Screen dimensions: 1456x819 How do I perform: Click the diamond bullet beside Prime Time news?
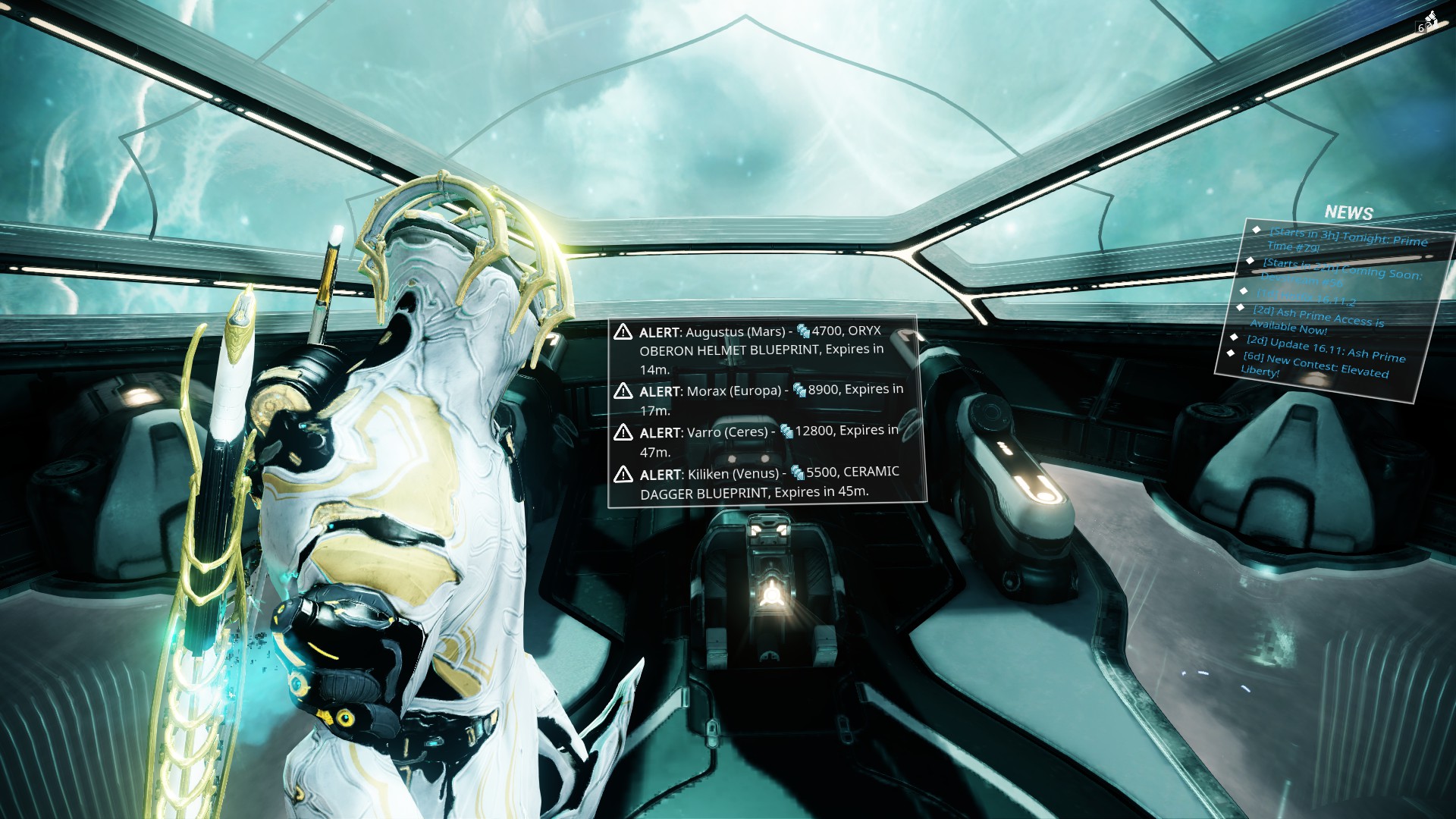tap(1257, 230)
